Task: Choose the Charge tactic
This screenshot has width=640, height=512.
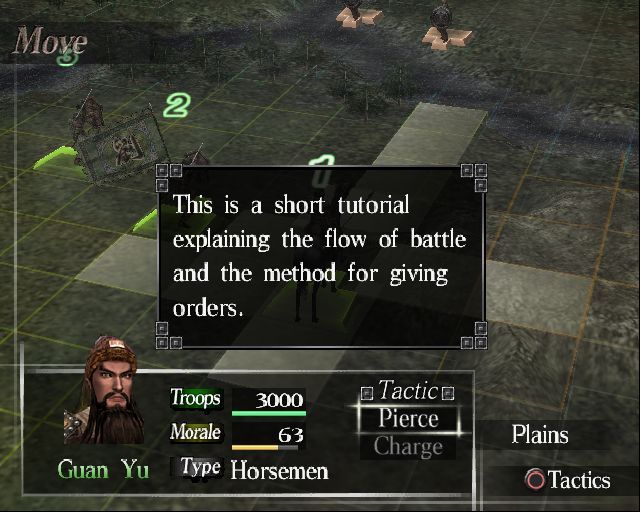Action: click(x=408, y=446)
